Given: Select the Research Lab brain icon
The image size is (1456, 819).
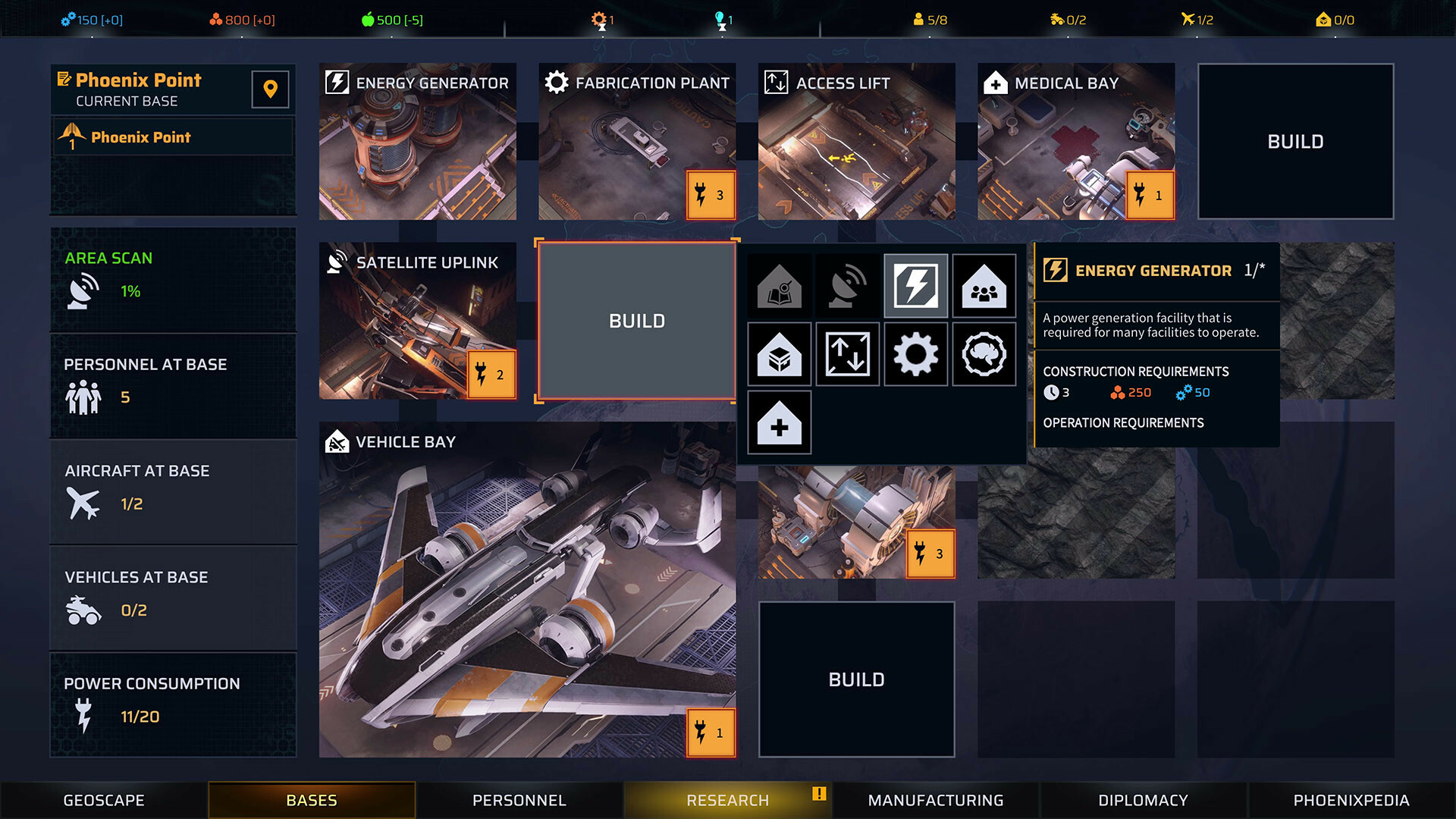Looking at the screenshot, I should pyautogui.click(x=984, y=354).
